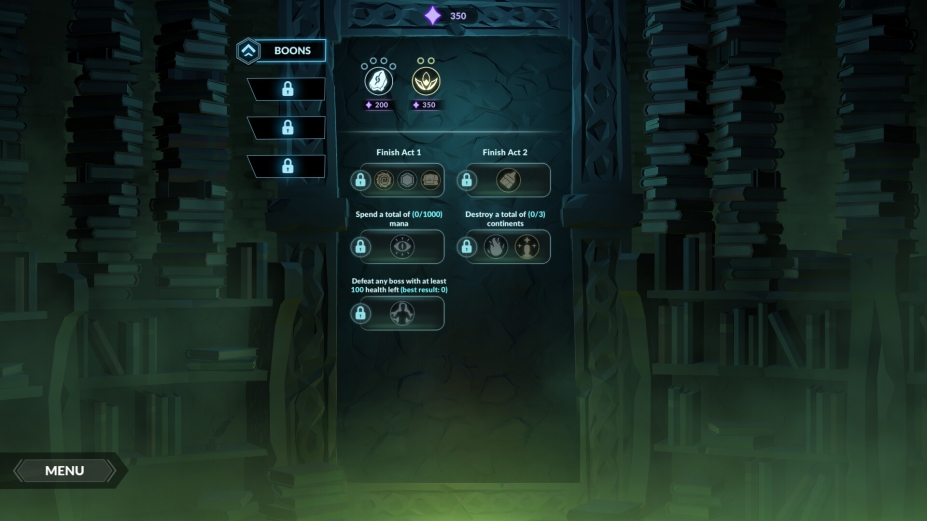Click the chest icon in Finish Act 1
The width and height of the screenshot is (927, 521).
pyautogui.click(x=431, y=181)
